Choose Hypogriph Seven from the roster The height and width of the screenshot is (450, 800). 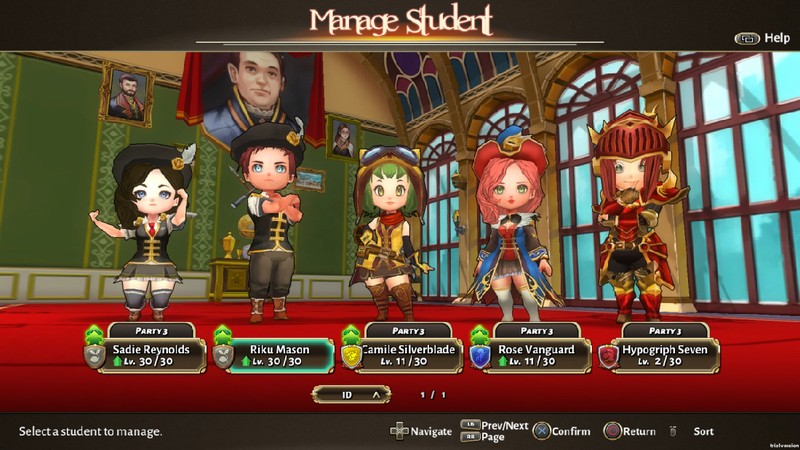tap(663, 355)
